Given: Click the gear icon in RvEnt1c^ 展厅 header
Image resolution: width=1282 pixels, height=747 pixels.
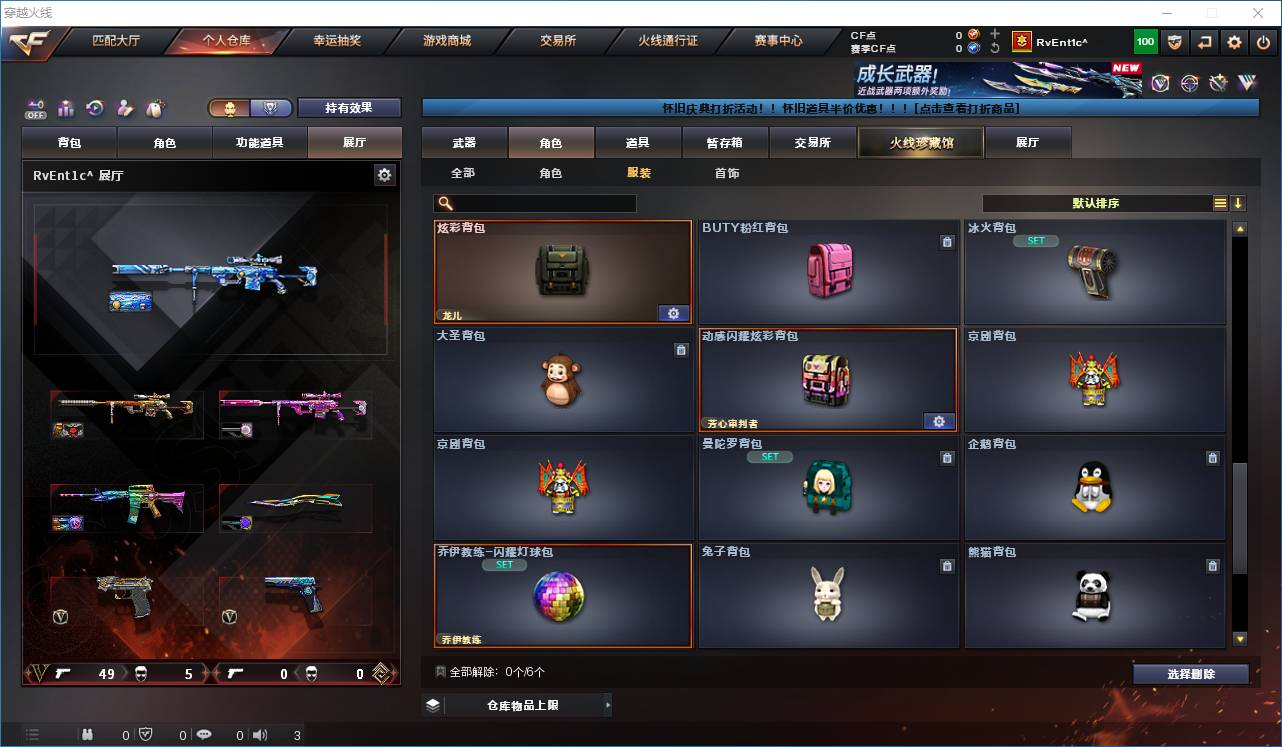Looking at the screenshot, I should (385, 174).
